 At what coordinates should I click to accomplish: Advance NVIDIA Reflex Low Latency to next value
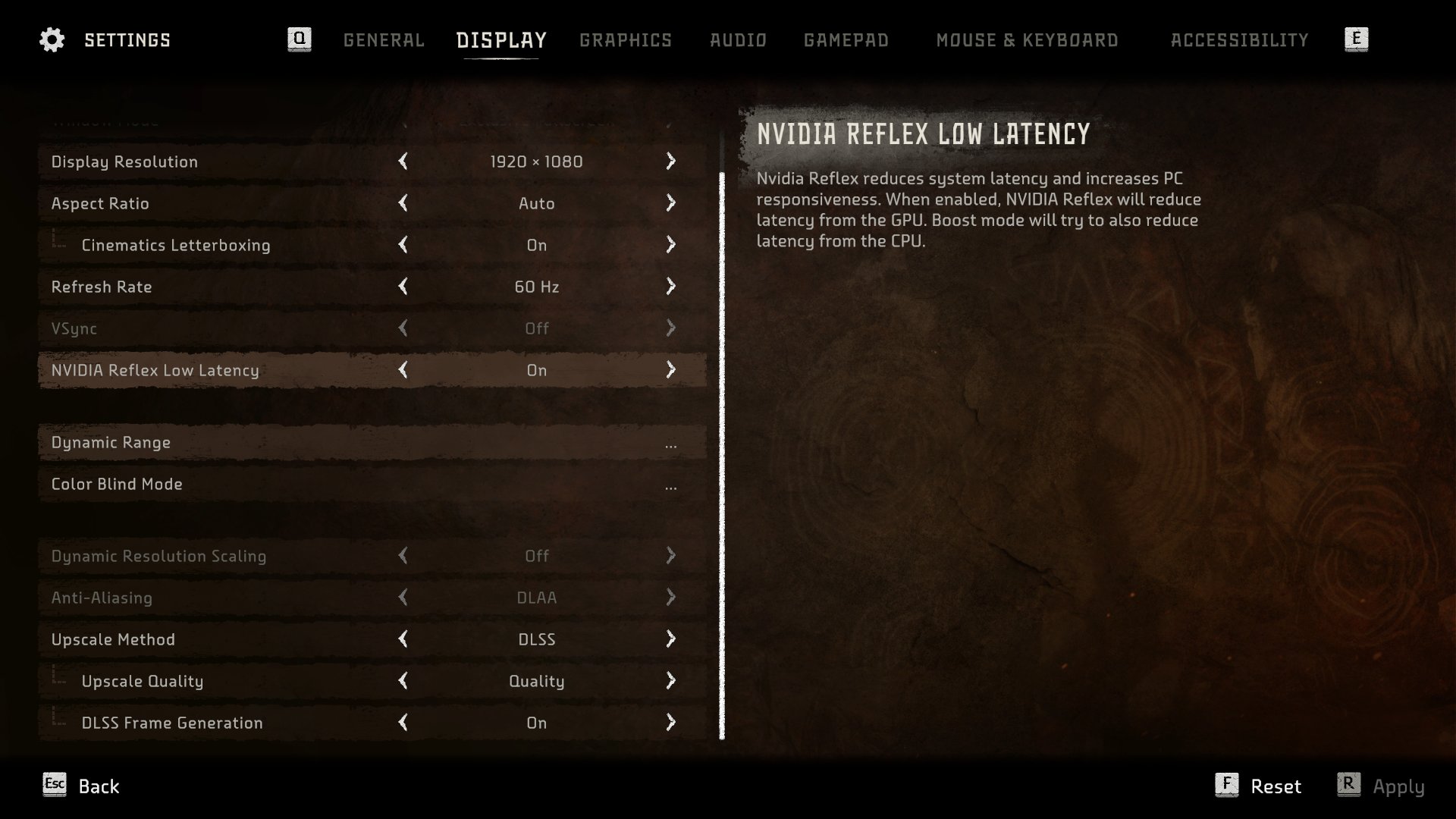pyautogui.click(x=670, y=370)
